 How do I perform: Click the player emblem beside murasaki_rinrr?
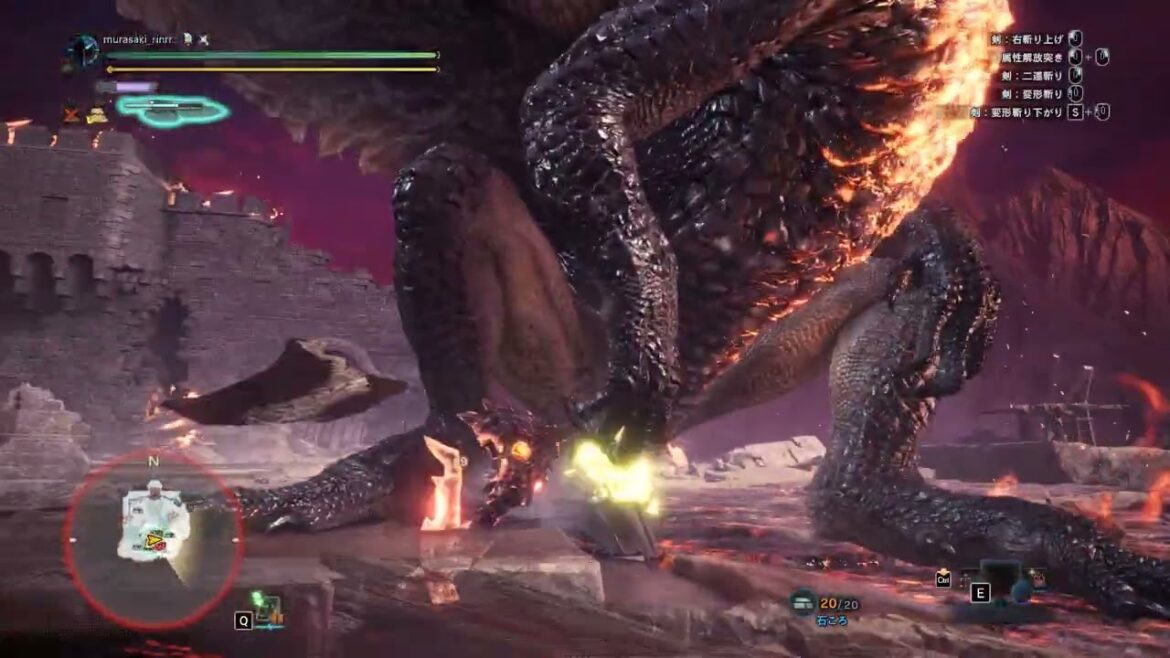[83, 50]
